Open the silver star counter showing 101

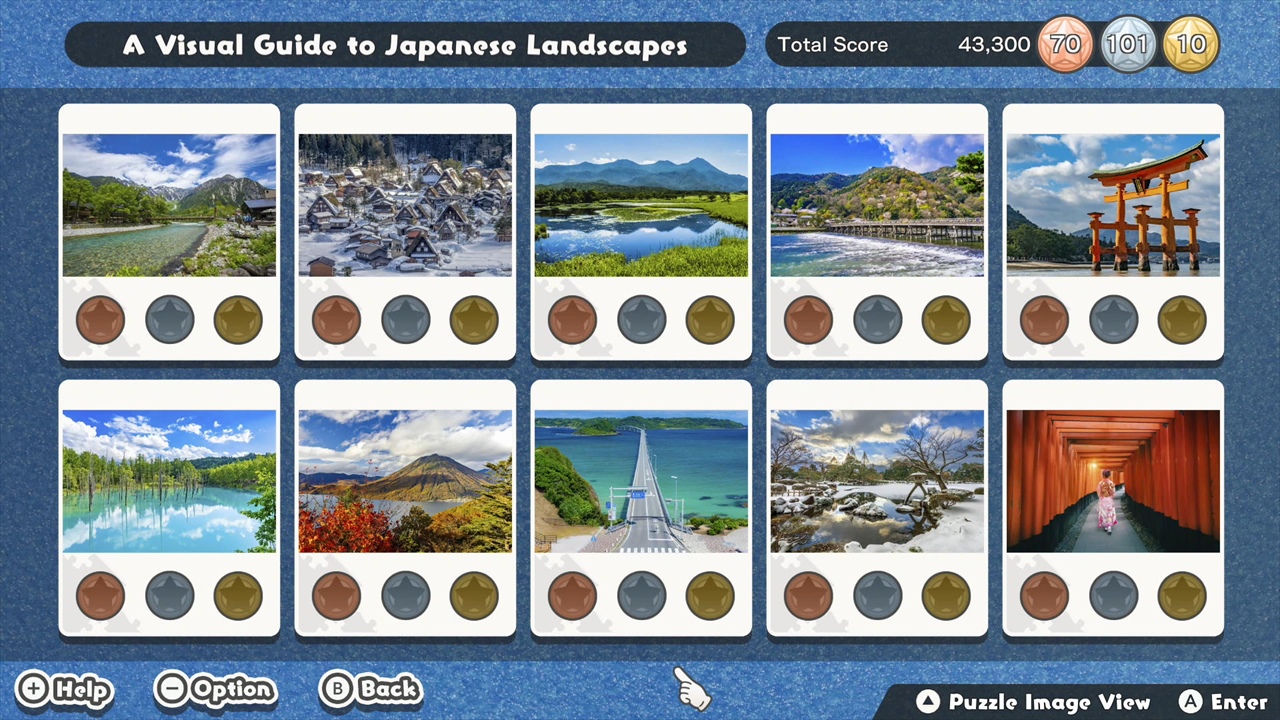click(1128, 44)
